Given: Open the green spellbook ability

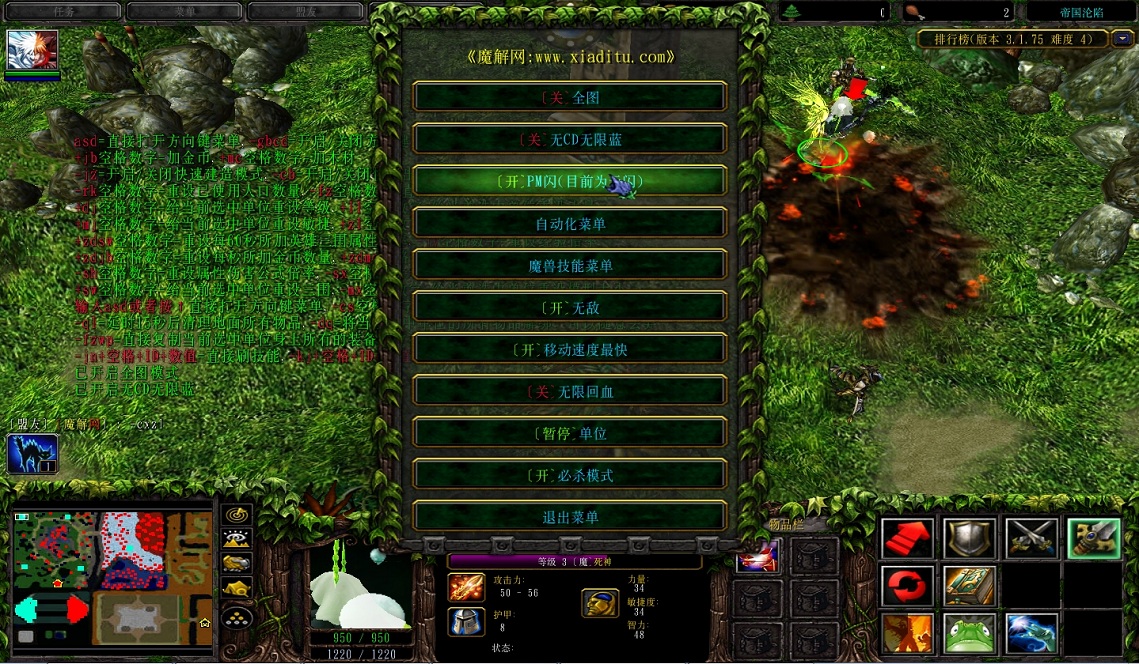Looking at the screenshot, I should (x=969, y=586).
